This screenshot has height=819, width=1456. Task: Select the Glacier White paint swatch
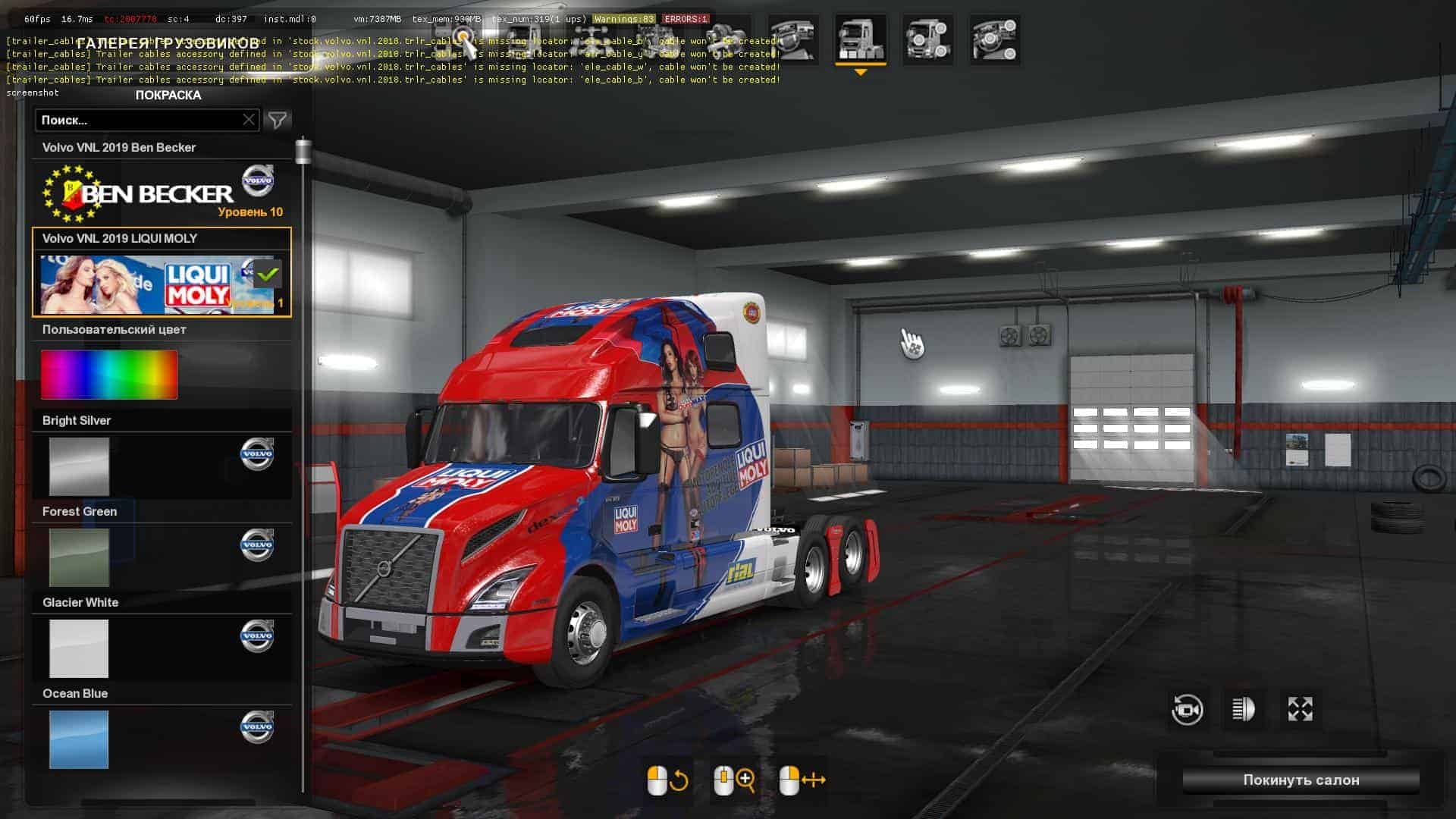pyautogui.click(x=79, y=648)
